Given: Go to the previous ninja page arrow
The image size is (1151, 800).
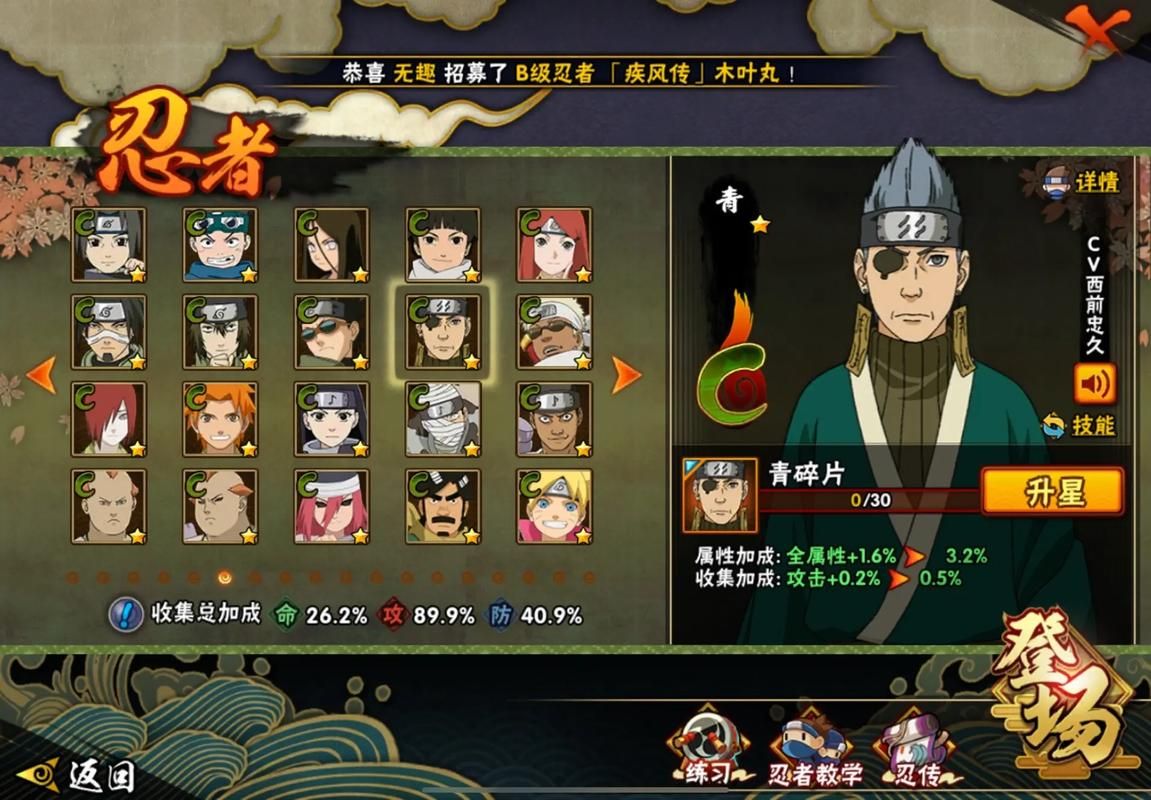Looking at the screenshot, I should coord(41,374).
